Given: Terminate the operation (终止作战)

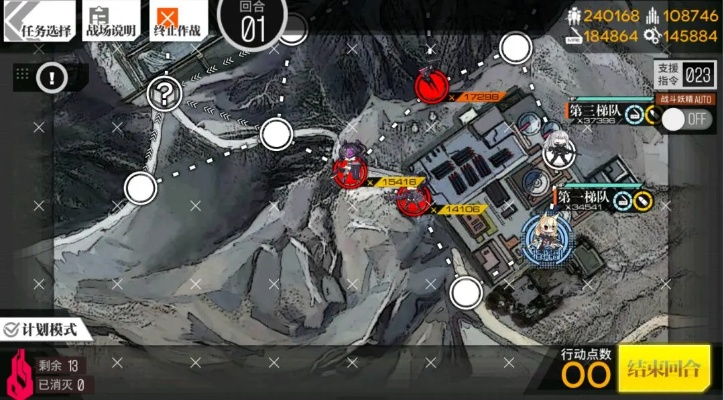Looking at the screenshot, I should (179, 22).
